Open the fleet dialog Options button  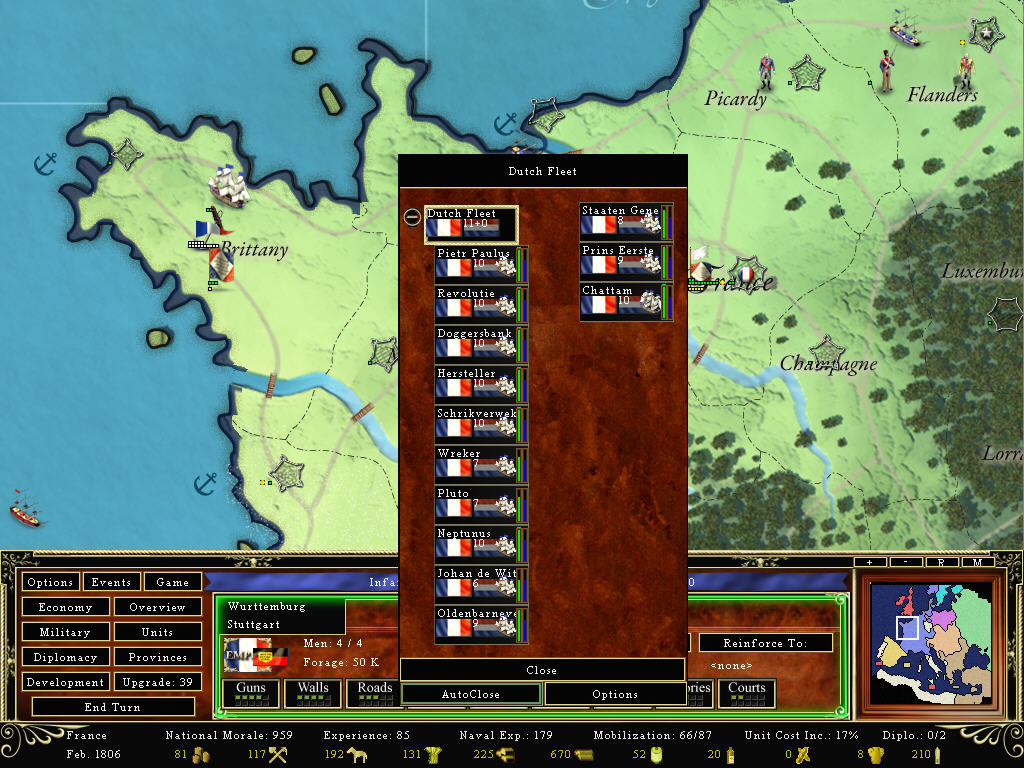coord(615,694)
